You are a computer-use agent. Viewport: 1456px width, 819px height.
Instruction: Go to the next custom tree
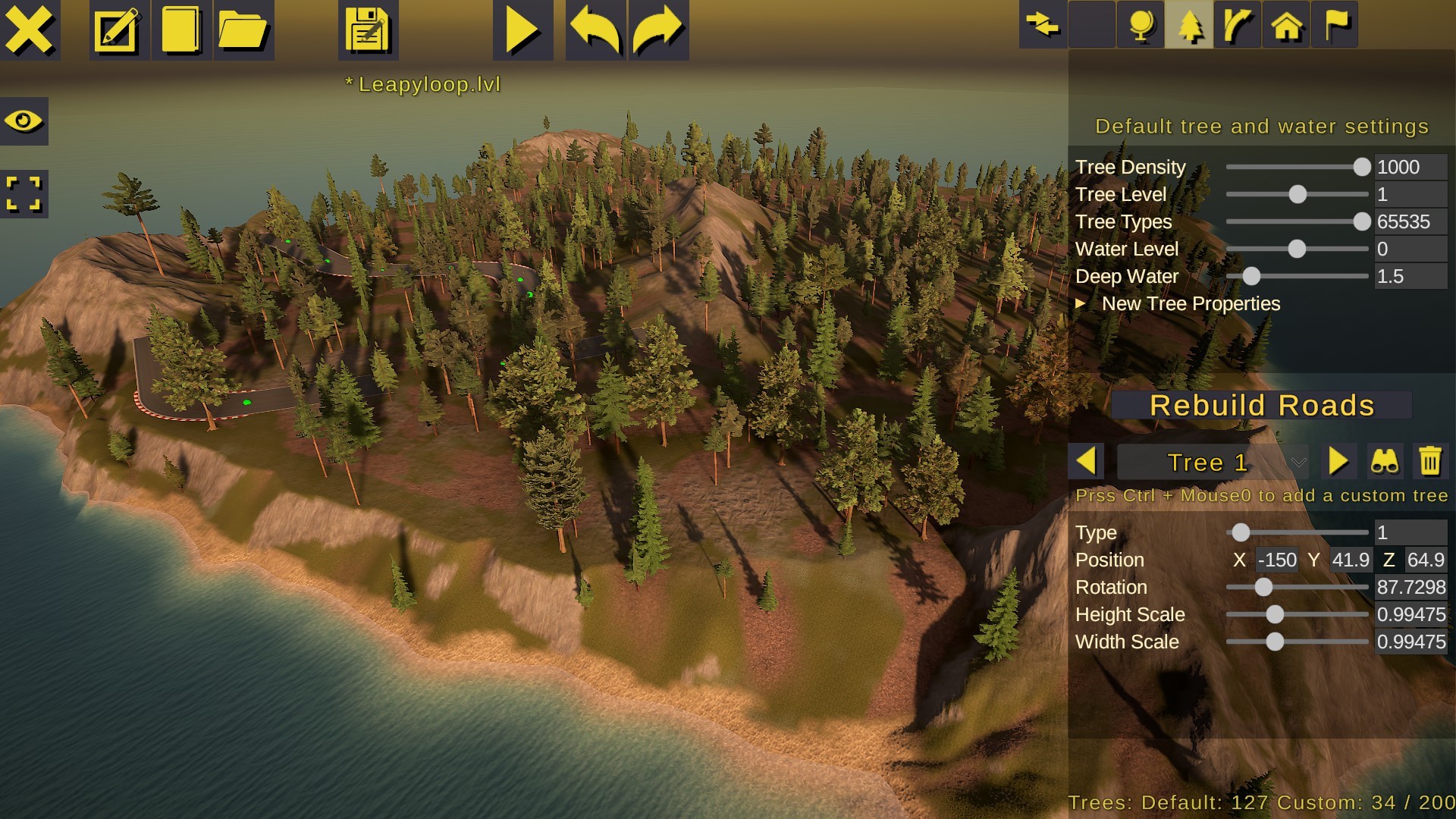pos(1338,461)
